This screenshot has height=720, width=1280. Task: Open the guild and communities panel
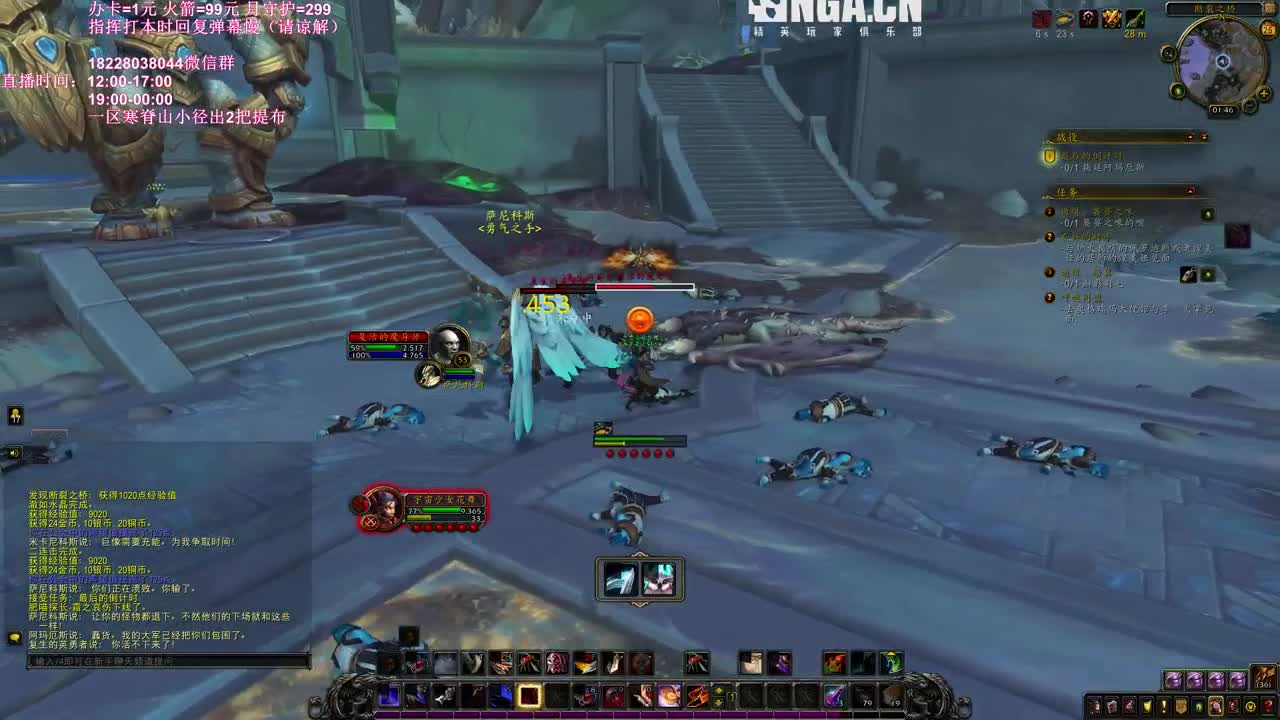[x=1181, y=705]
